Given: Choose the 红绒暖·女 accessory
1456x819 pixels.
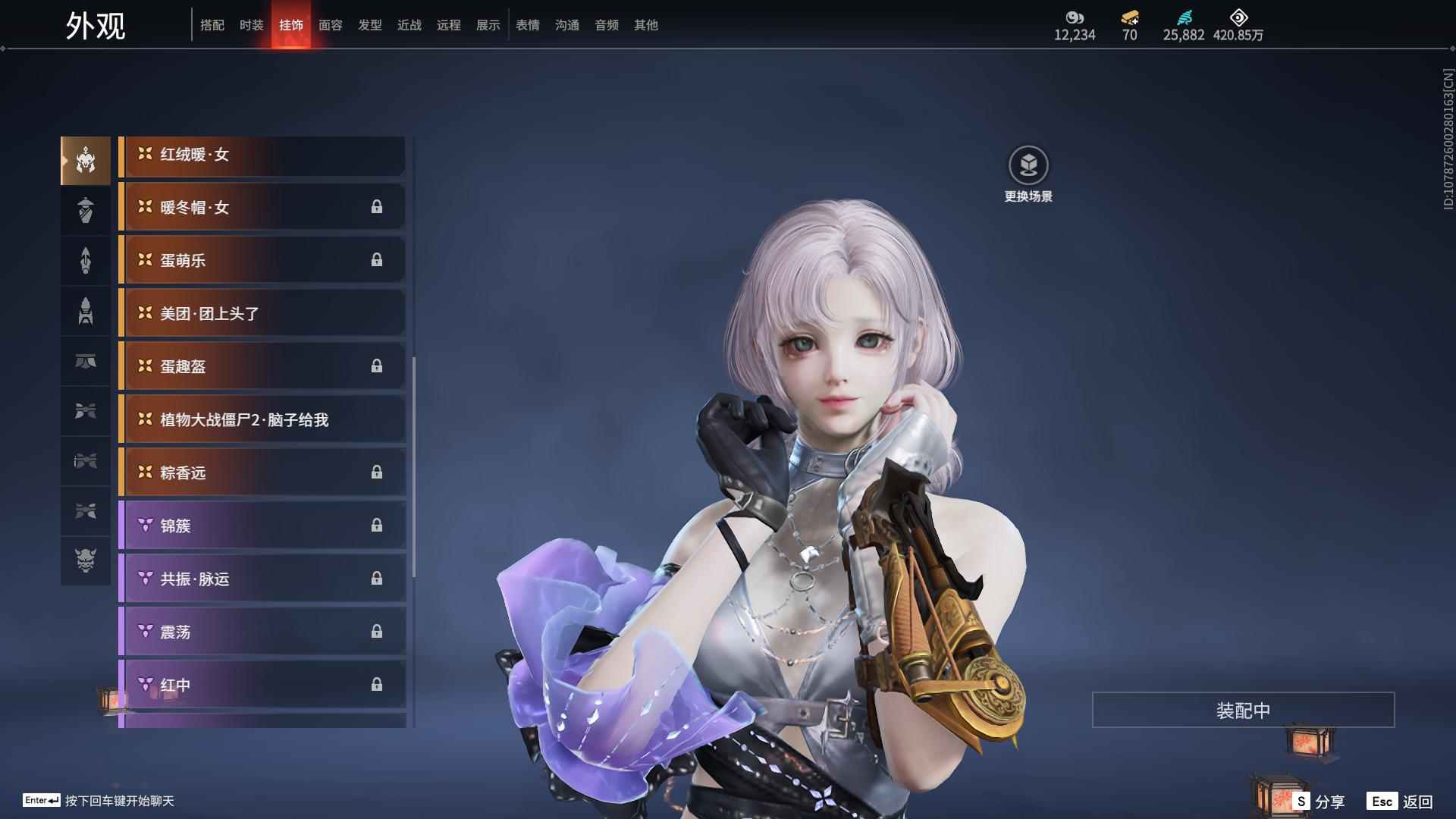Looking at the screenshot, I should [262, 155].
